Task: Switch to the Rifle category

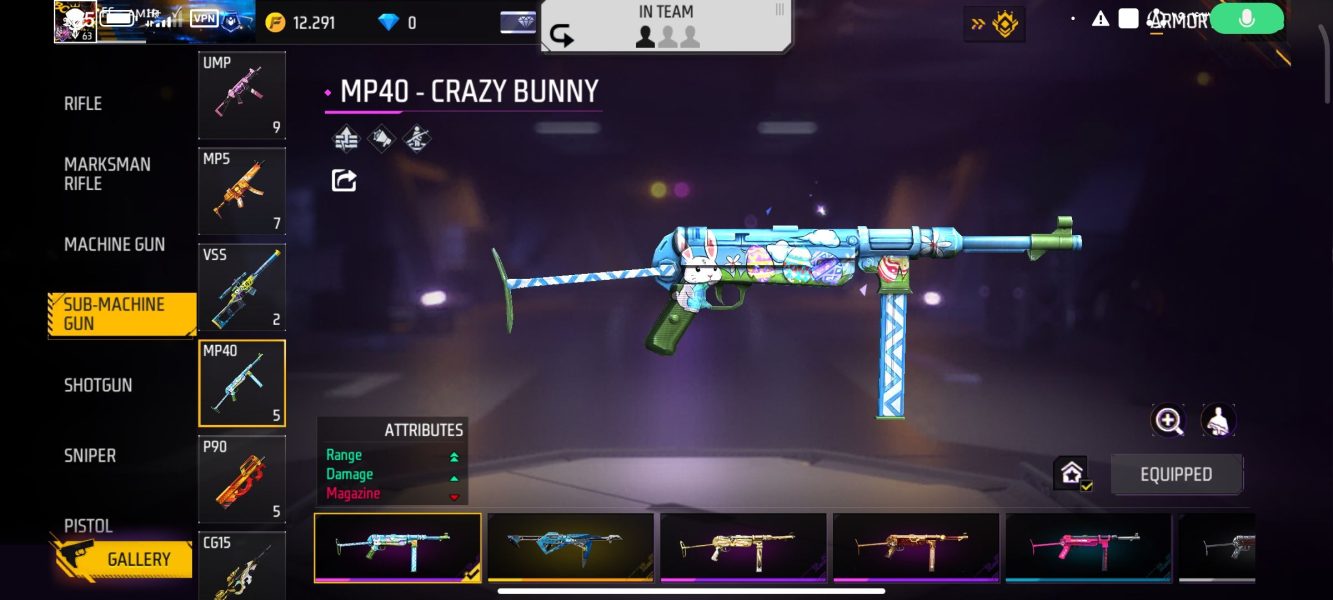Action: [x=83, y=104]
